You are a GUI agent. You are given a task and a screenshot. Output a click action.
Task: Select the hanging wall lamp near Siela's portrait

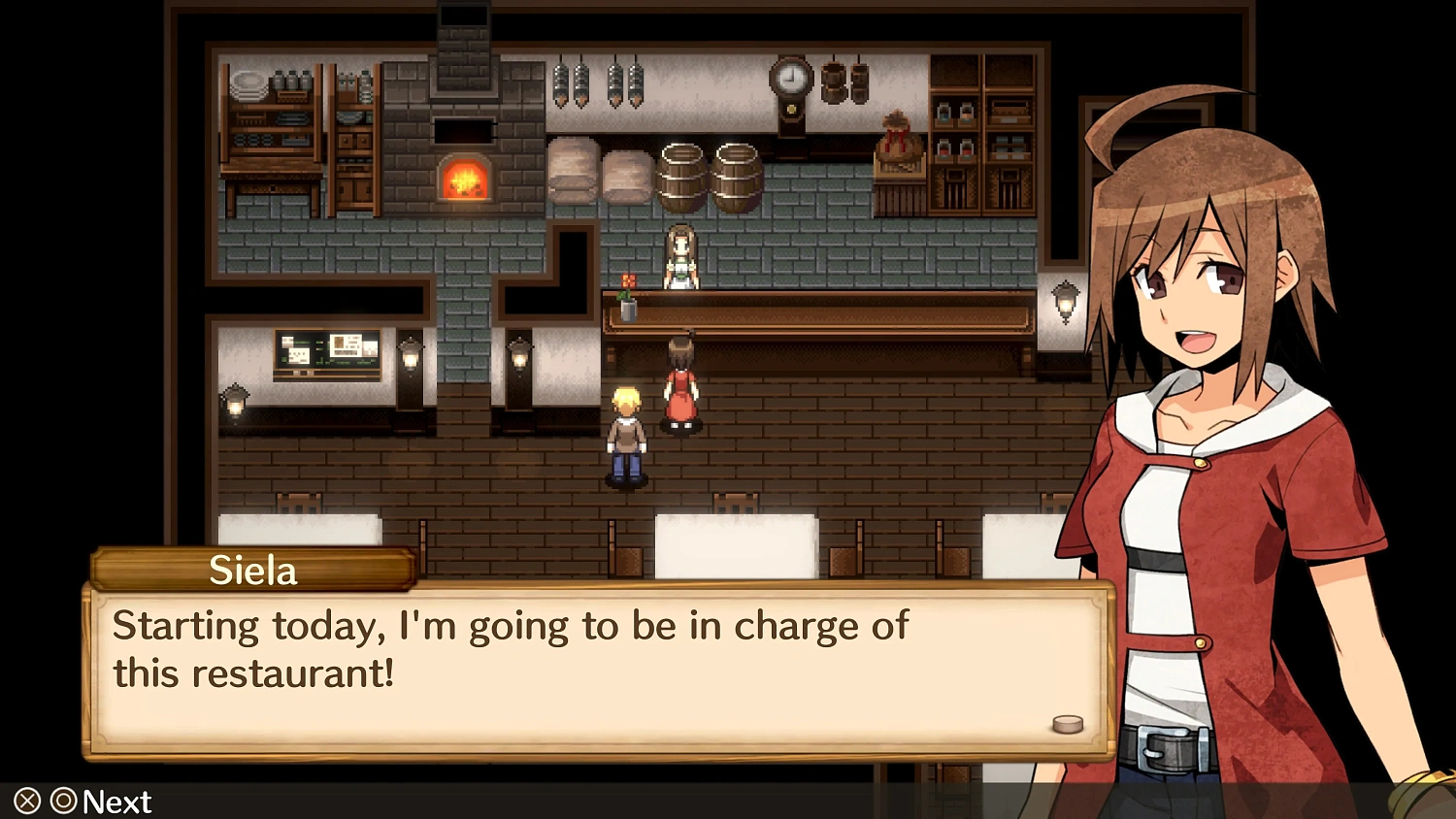1066,301
